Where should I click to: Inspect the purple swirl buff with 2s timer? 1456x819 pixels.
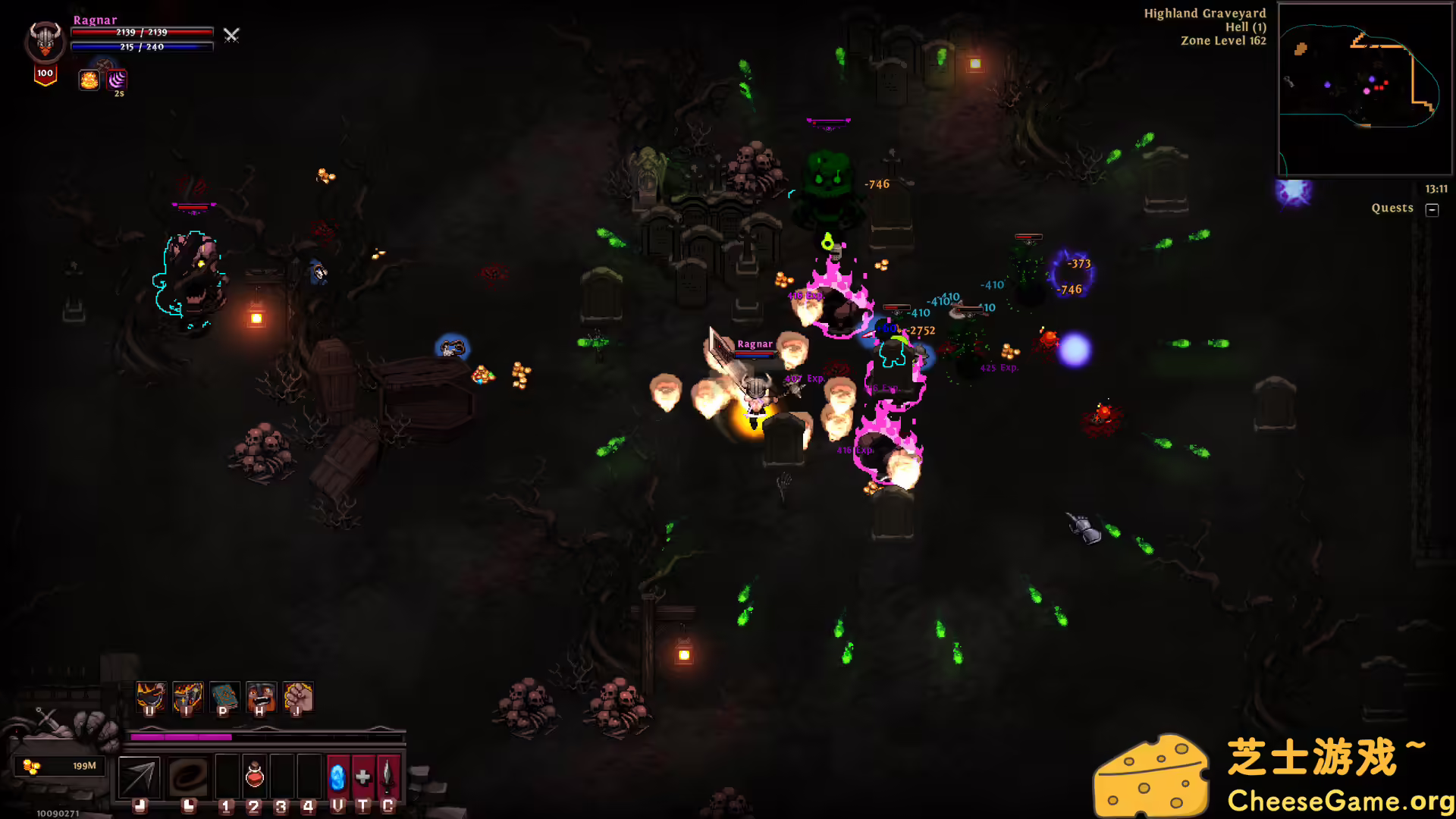click(x=117, y=80)
